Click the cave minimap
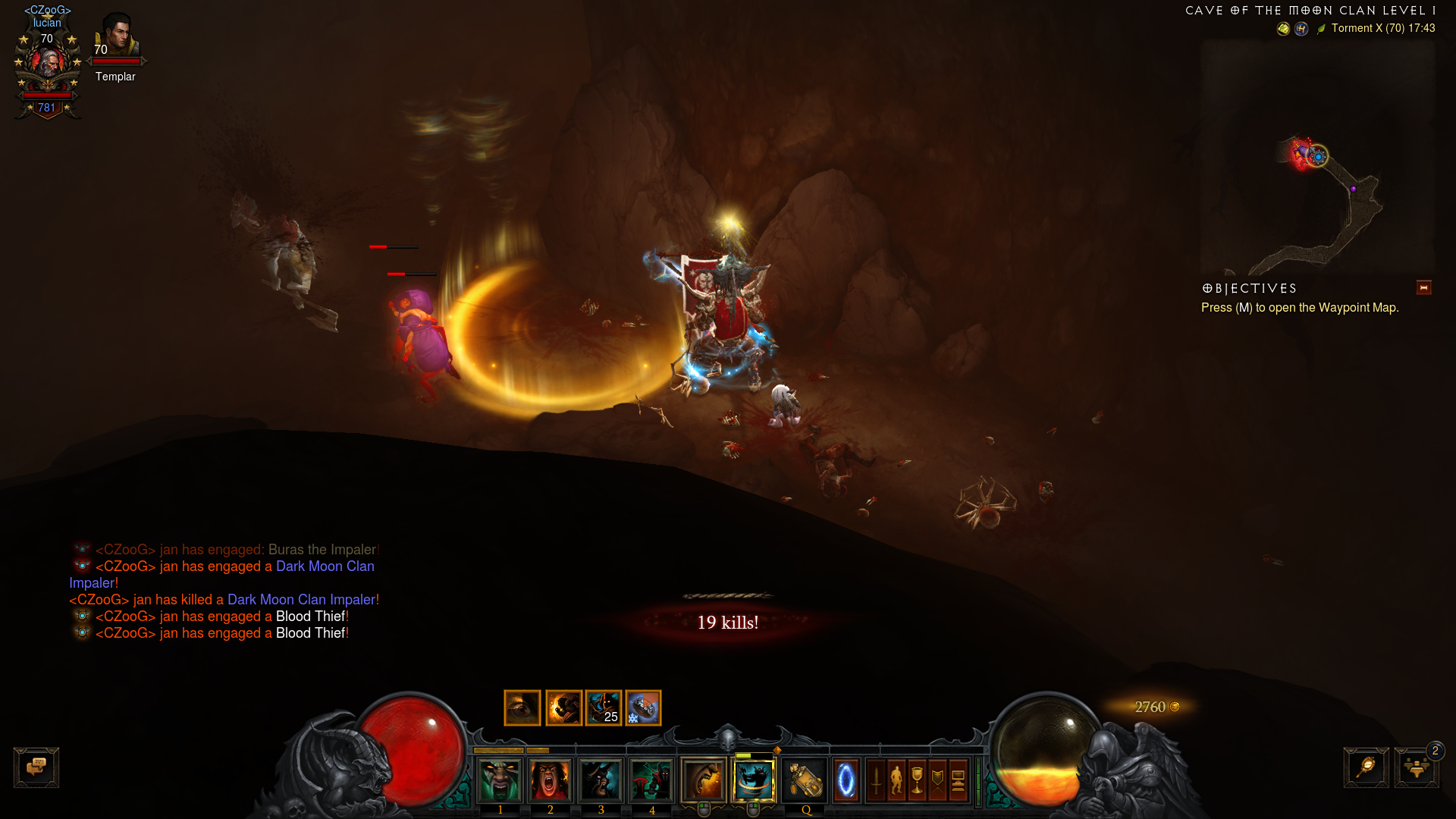Viewport: 1456px width, 819px height. click(1318, 158)
